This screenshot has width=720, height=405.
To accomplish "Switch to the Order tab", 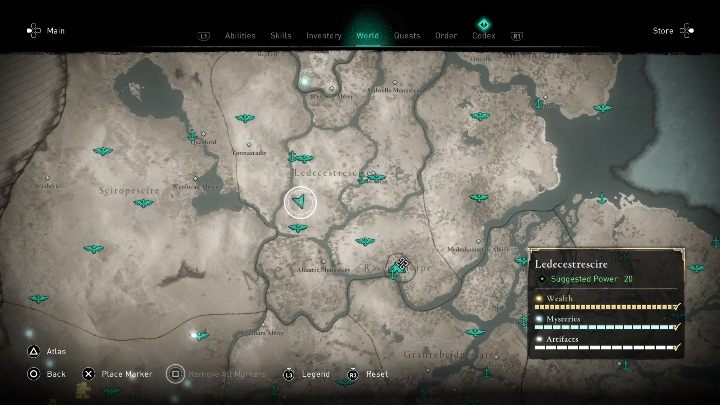I will pos(446,36).
